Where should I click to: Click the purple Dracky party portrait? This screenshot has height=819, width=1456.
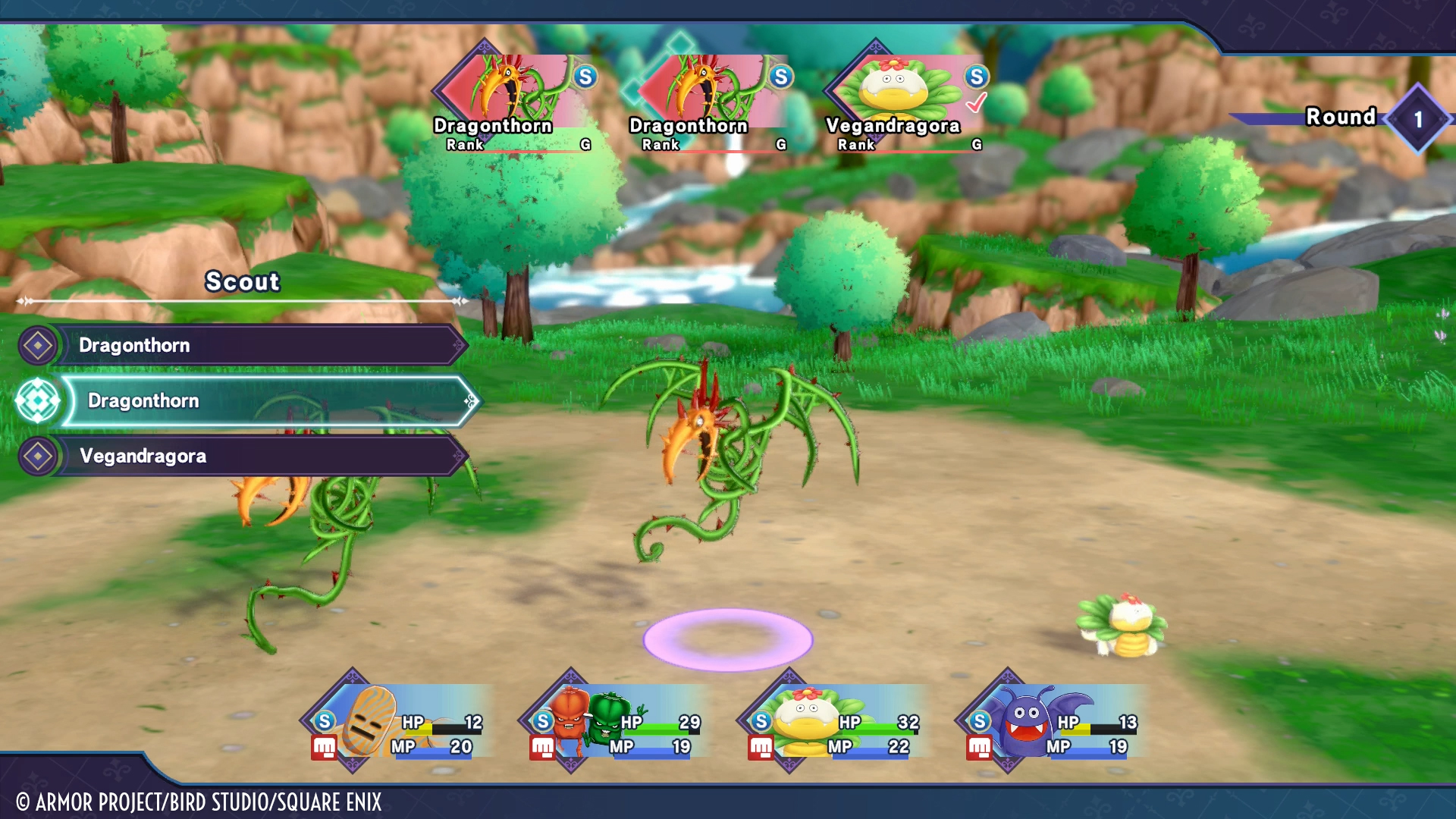[1053, 722]
